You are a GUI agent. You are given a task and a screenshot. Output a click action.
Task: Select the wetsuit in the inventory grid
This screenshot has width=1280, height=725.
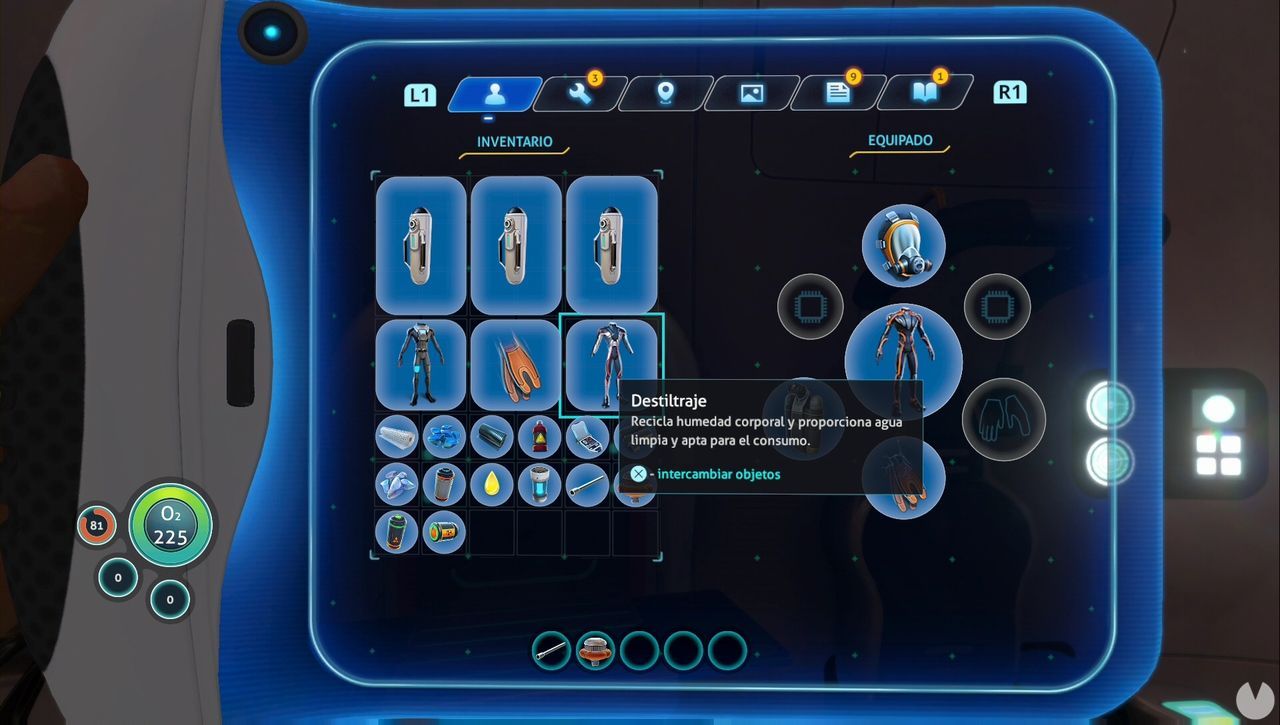click(420, 365)
